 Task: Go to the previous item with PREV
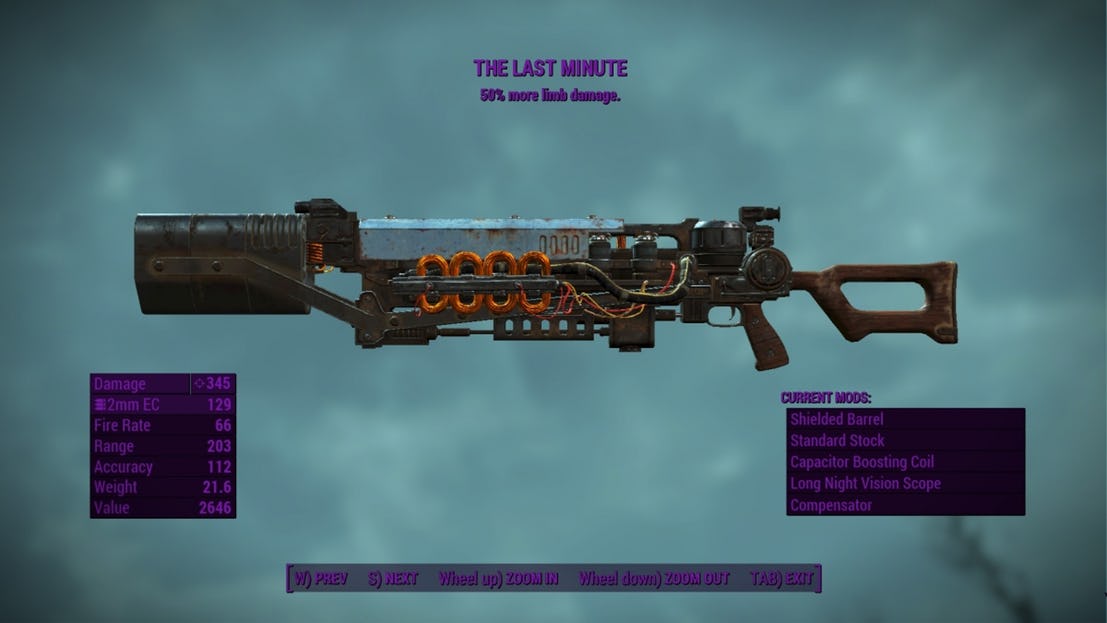[x=320, y=579]
